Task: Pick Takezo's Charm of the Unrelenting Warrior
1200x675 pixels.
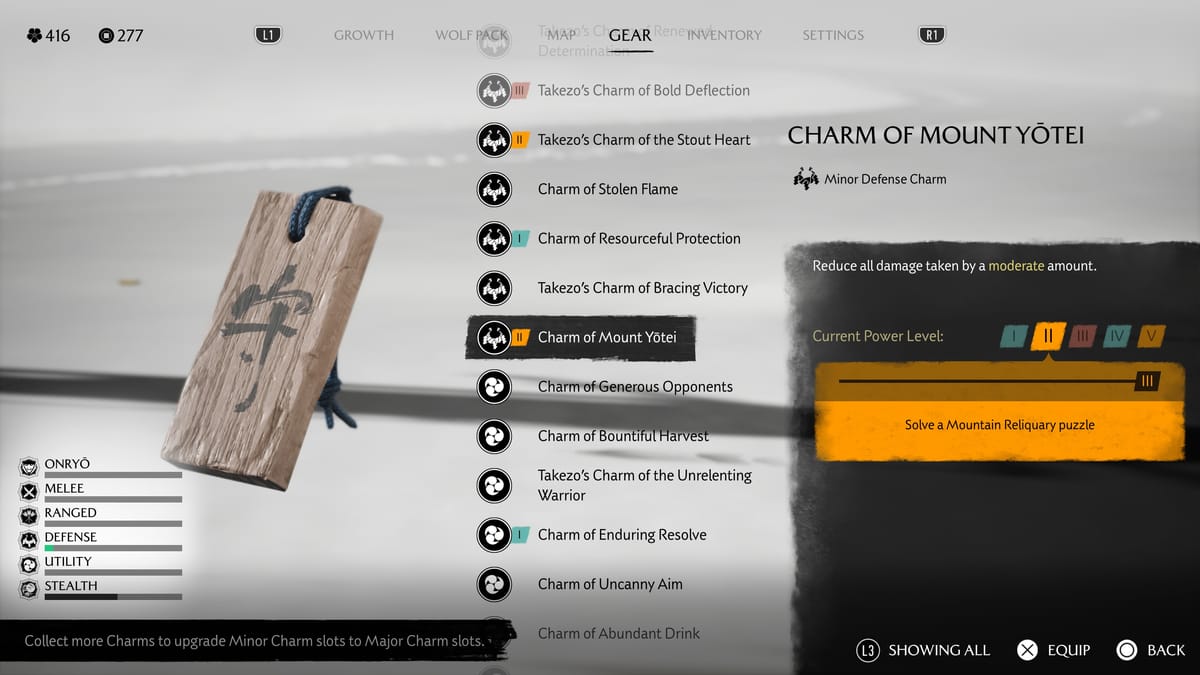Action: [x=644, y=485]
